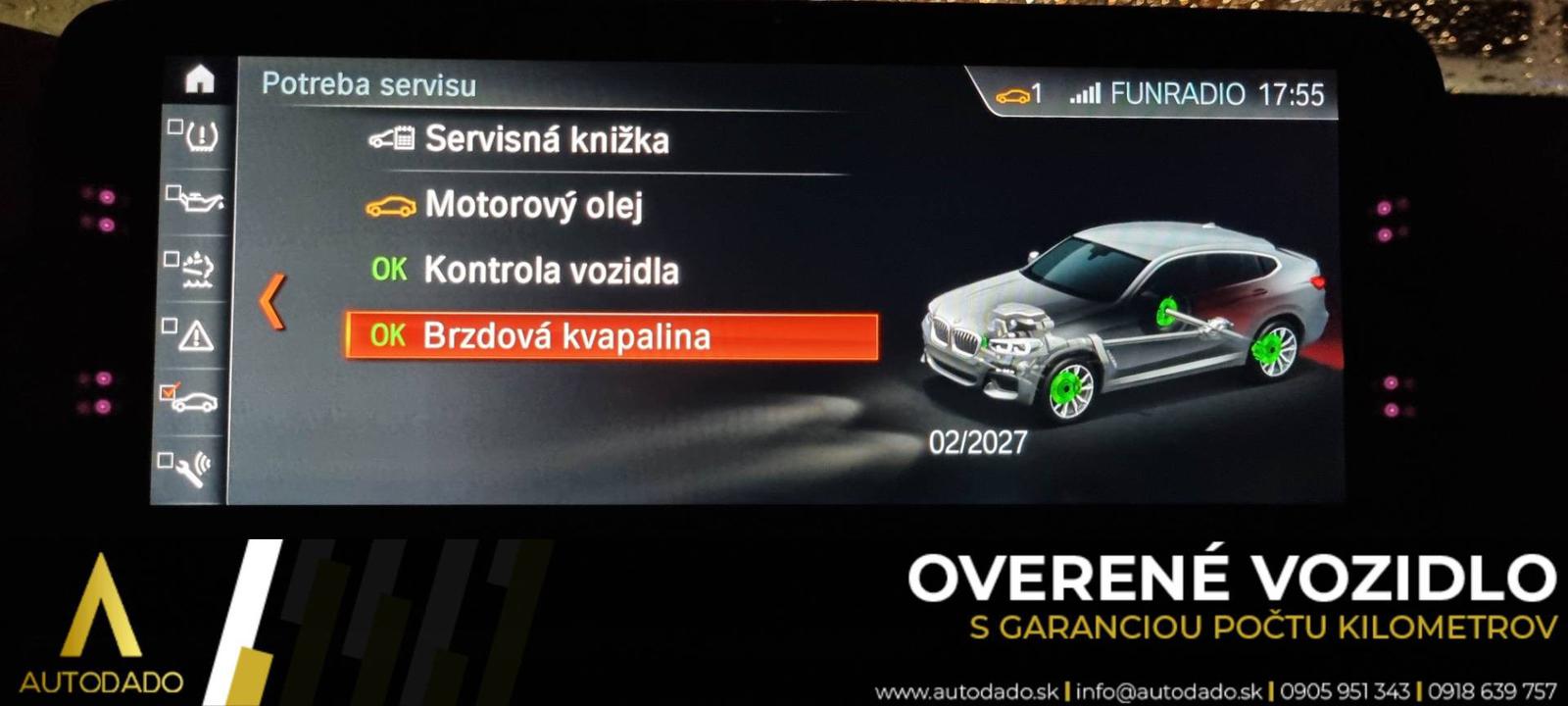Select the vehicle status car icon

tap(198, 401)
